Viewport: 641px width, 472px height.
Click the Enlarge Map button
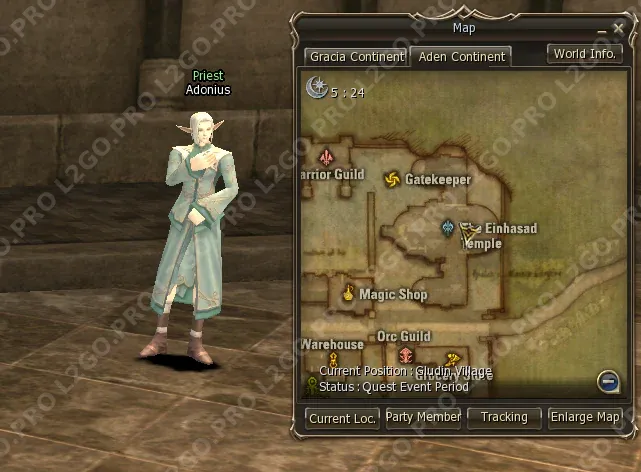pos(585,417)
